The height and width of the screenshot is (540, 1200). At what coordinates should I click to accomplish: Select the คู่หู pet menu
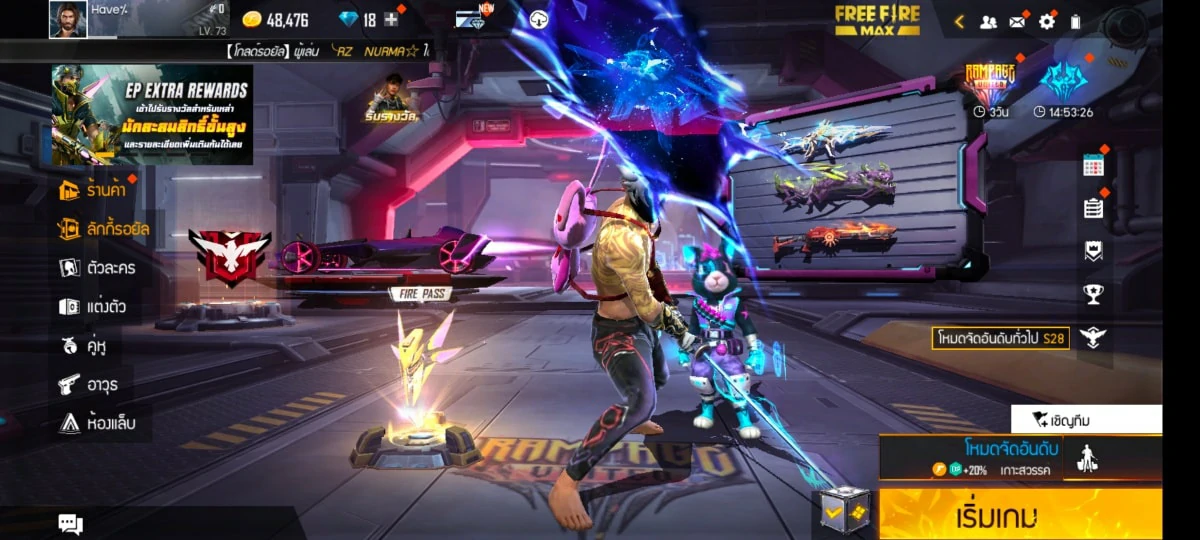[x=83, y=346]
